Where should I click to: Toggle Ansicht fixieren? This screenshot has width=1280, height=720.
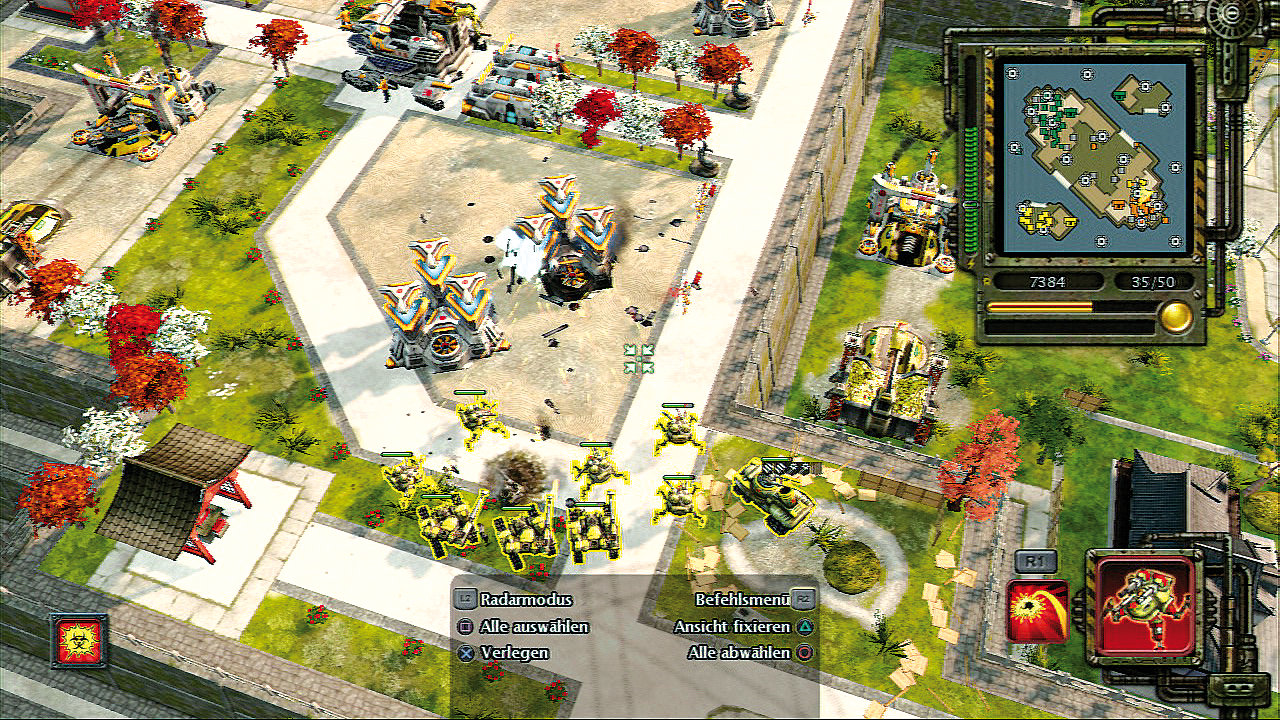click(733, 627)
